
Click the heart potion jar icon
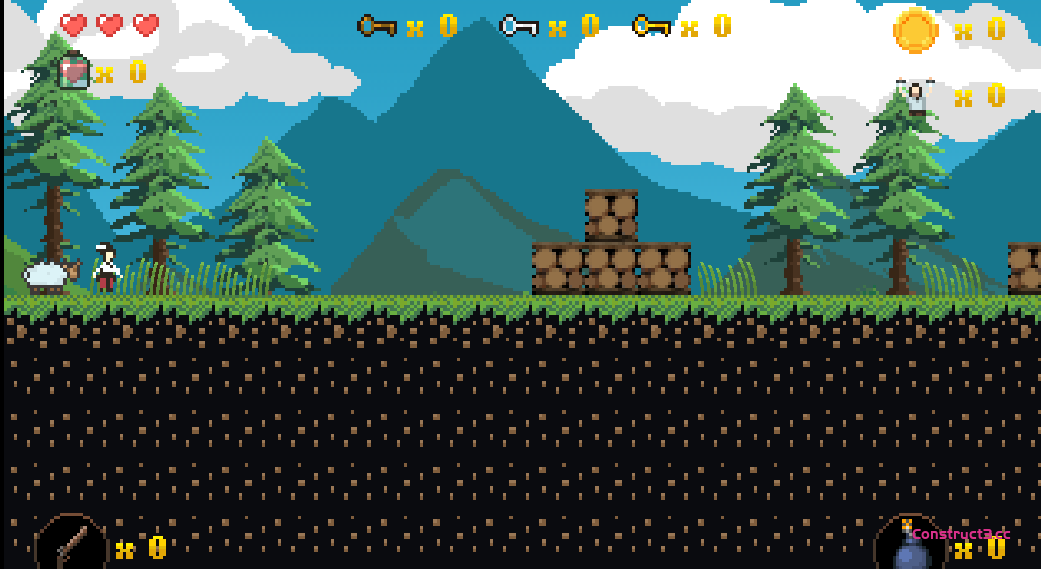click(74, 71)
